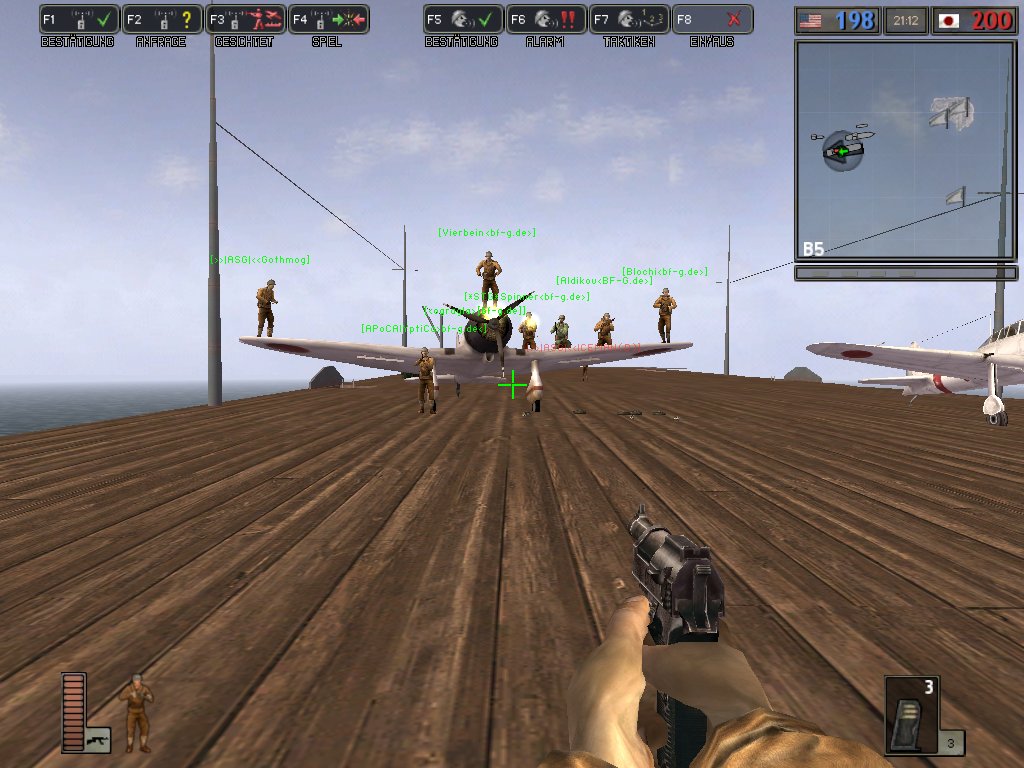Open the F7 Taktiken radio menu
Image resolution: width=1024 pixels, height=768 pixels.
[x=629, y=19]
